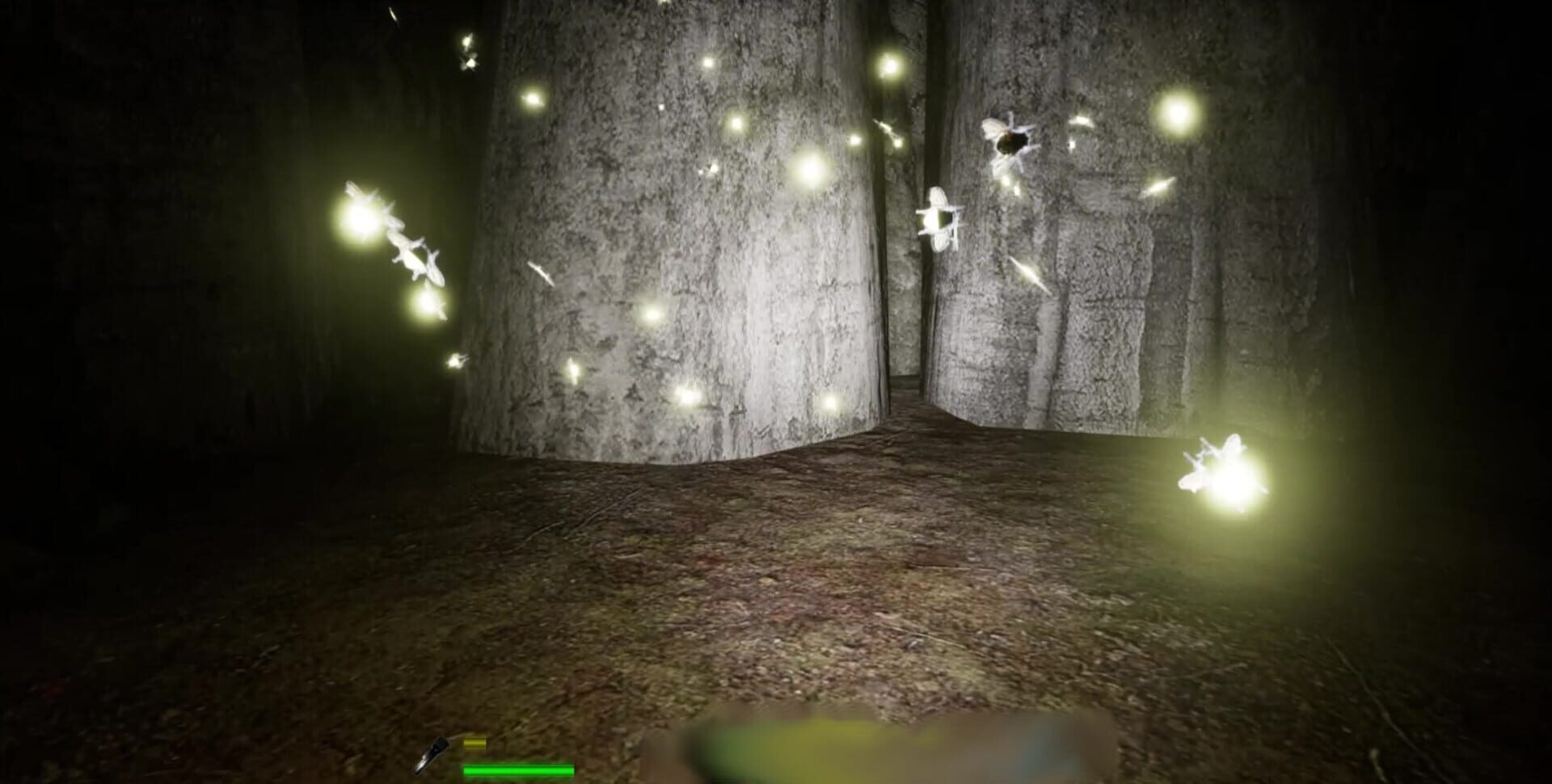The height and width of the screenshot is (784, 1552).
Task: Click the winged insect near the rock crevice
Action: 942,218
